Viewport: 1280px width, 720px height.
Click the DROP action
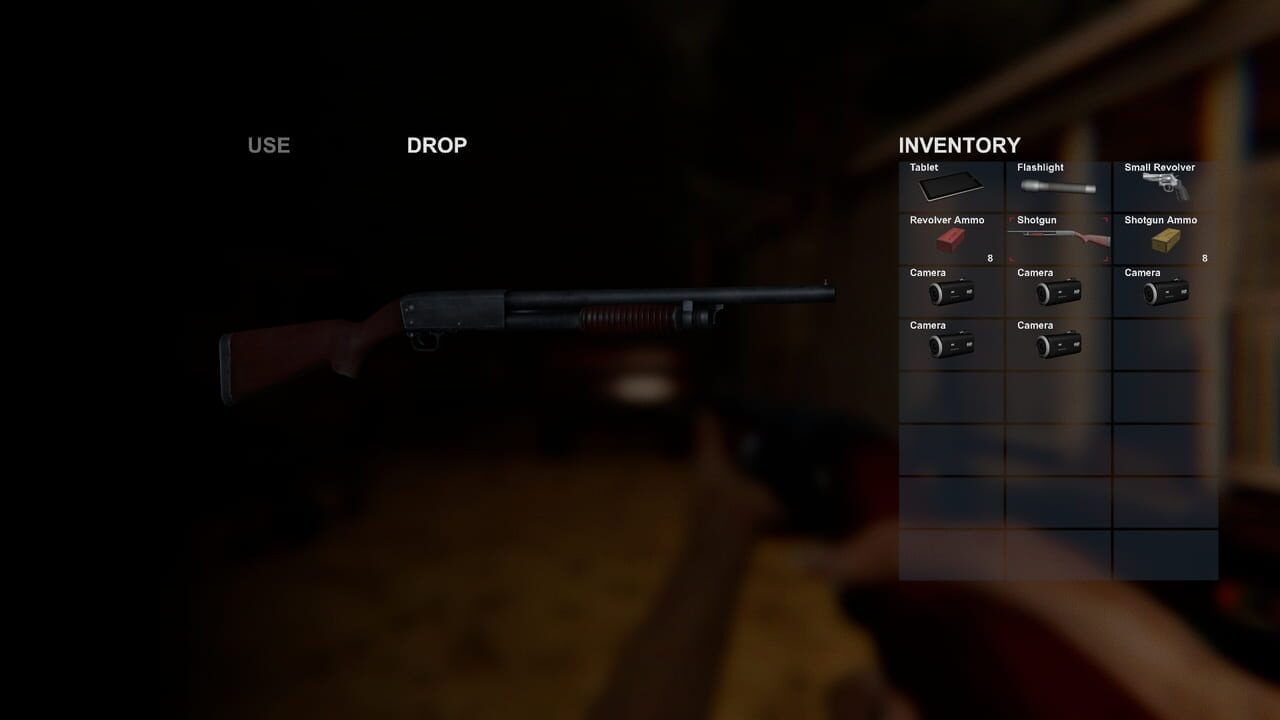tap(436, 145)
